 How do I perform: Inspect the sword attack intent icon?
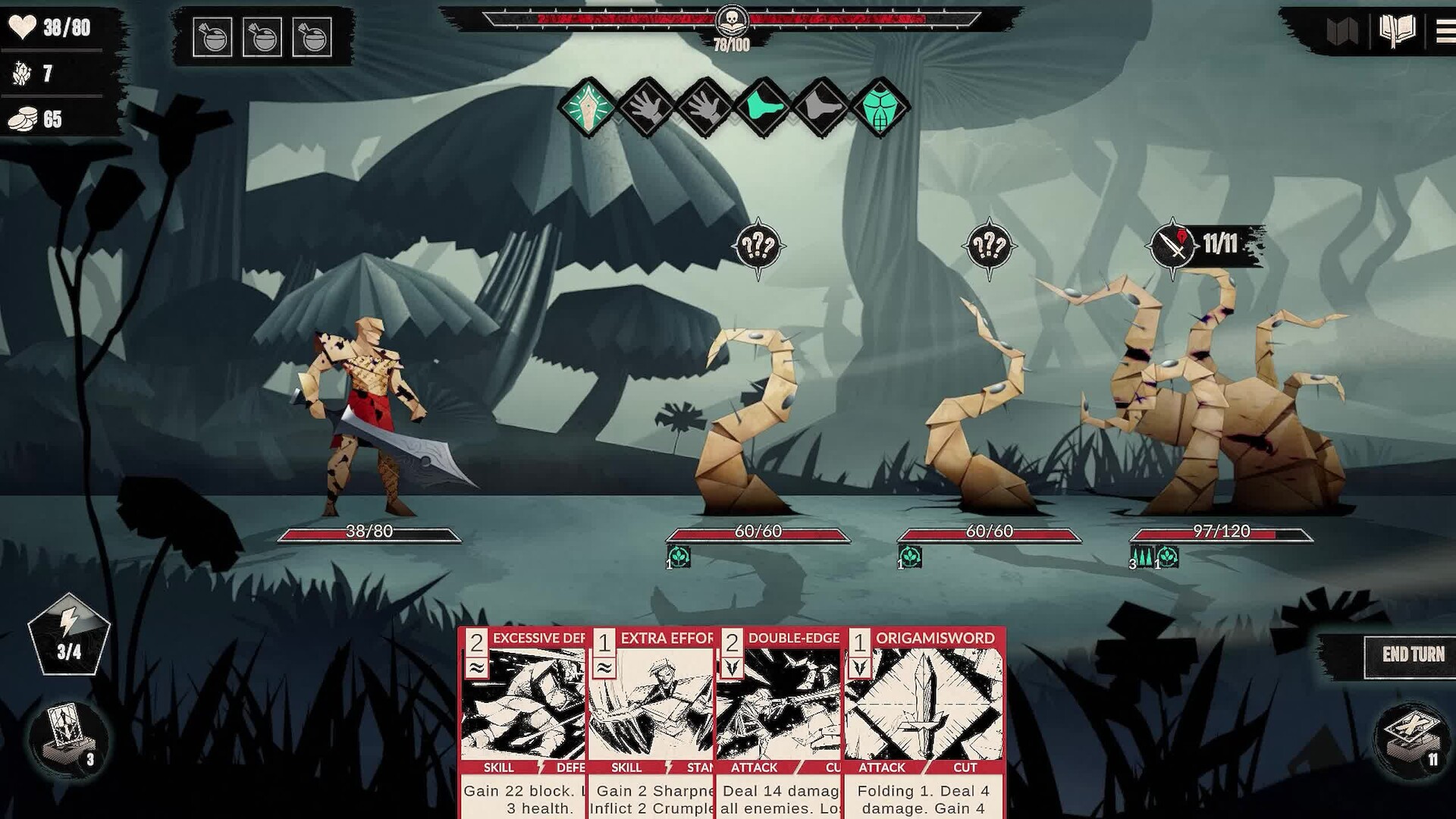(x=1172, y=246)
